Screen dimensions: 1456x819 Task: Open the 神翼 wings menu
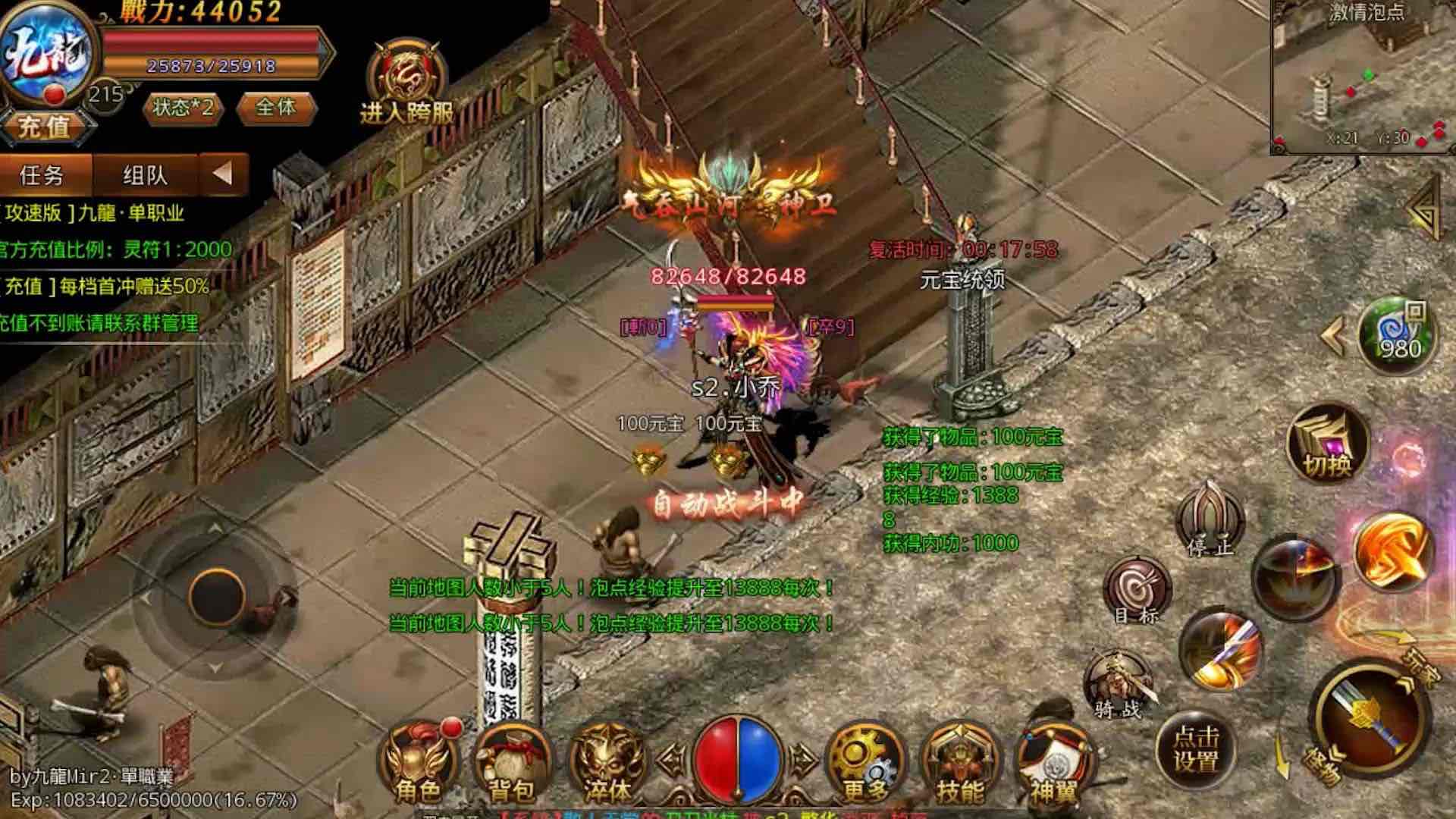1053,761
